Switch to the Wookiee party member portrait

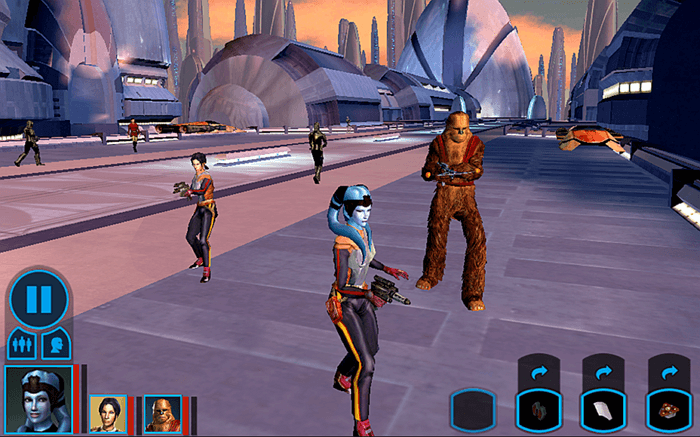[162, 412]
